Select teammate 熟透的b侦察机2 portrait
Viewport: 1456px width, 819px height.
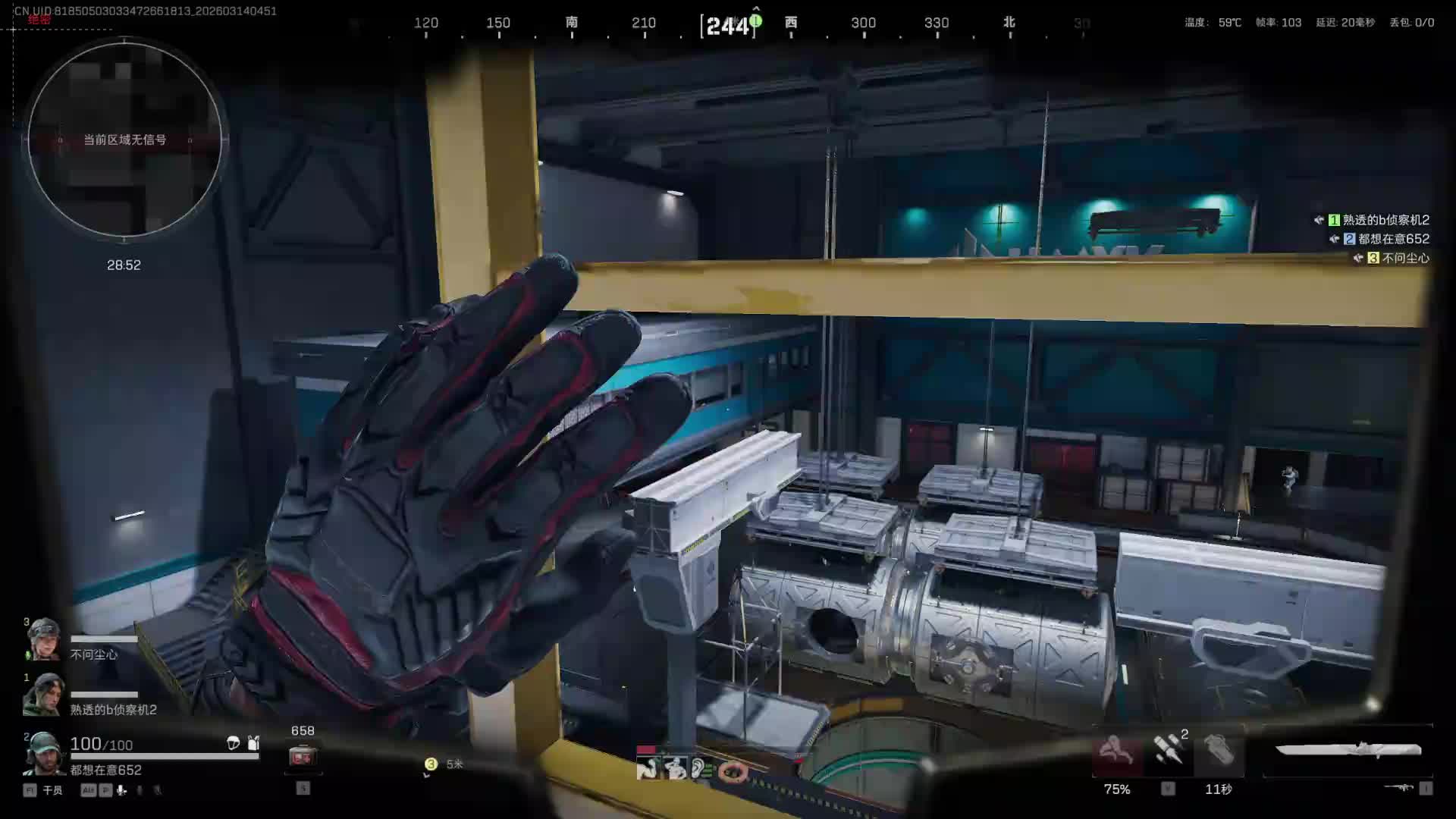click(43, 694)
